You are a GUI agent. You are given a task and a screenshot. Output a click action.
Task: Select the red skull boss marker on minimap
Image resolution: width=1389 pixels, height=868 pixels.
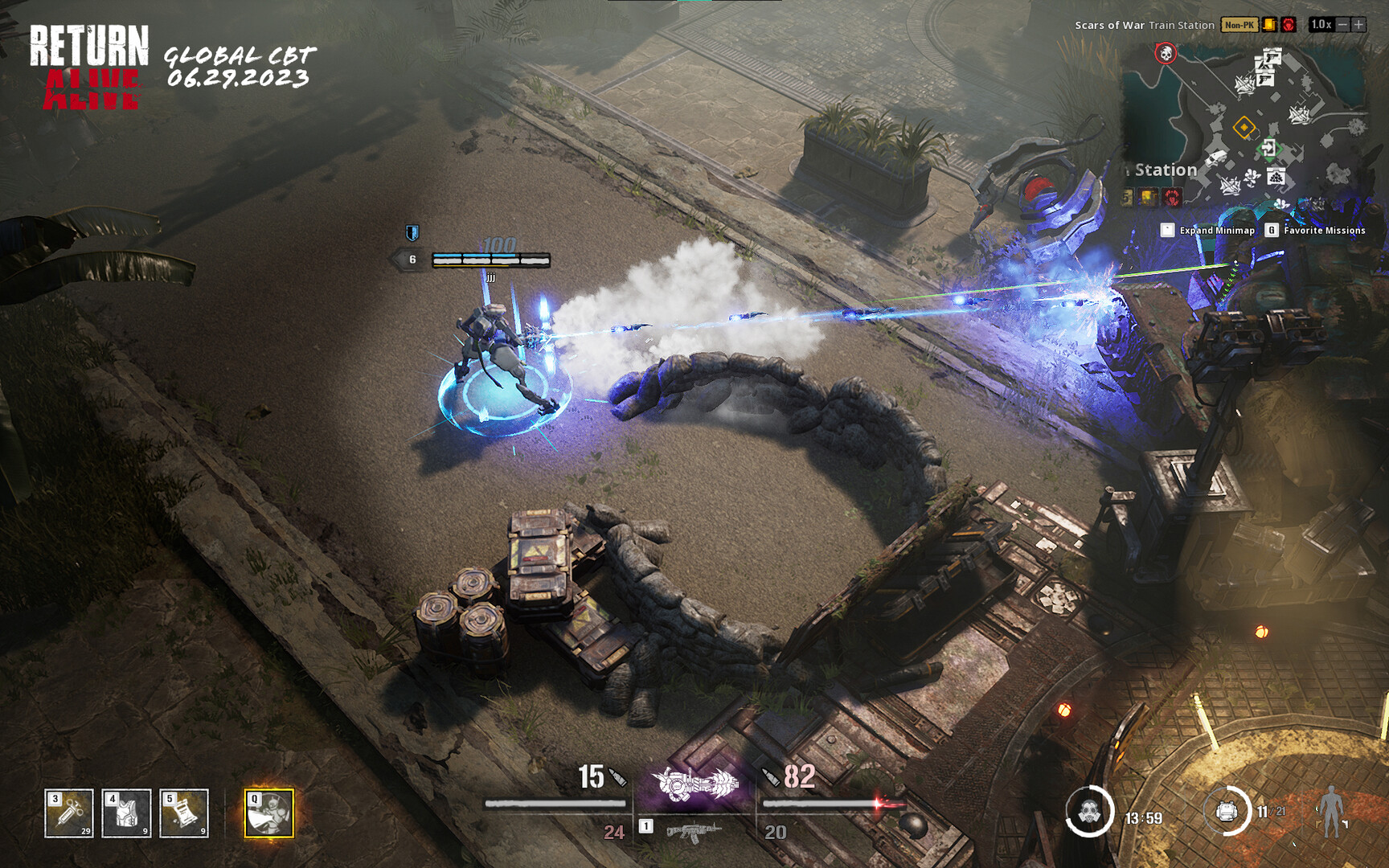pyautogui.click(x=1166, y=53)
